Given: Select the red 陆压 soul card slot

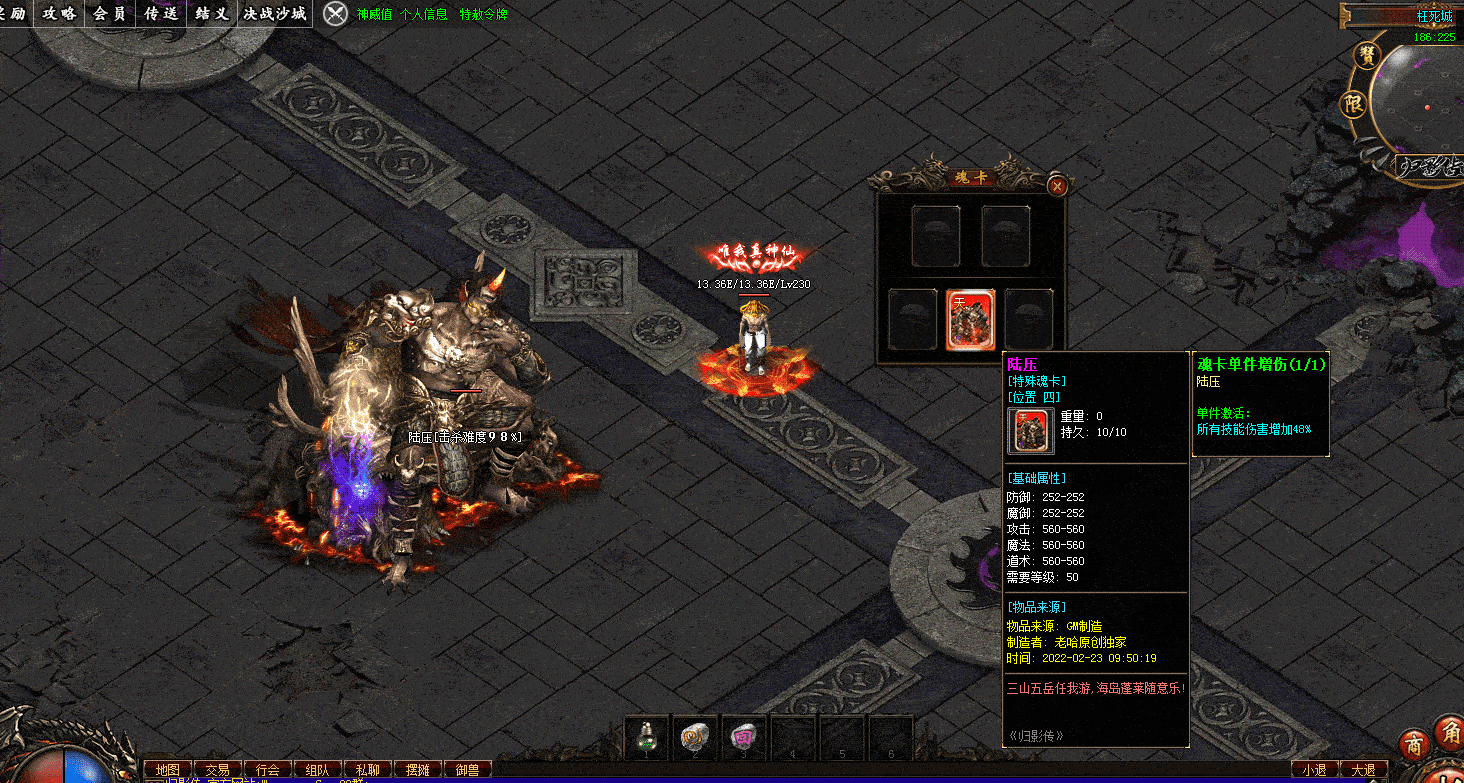Looking at the screenshot, I should pos(970,320).
